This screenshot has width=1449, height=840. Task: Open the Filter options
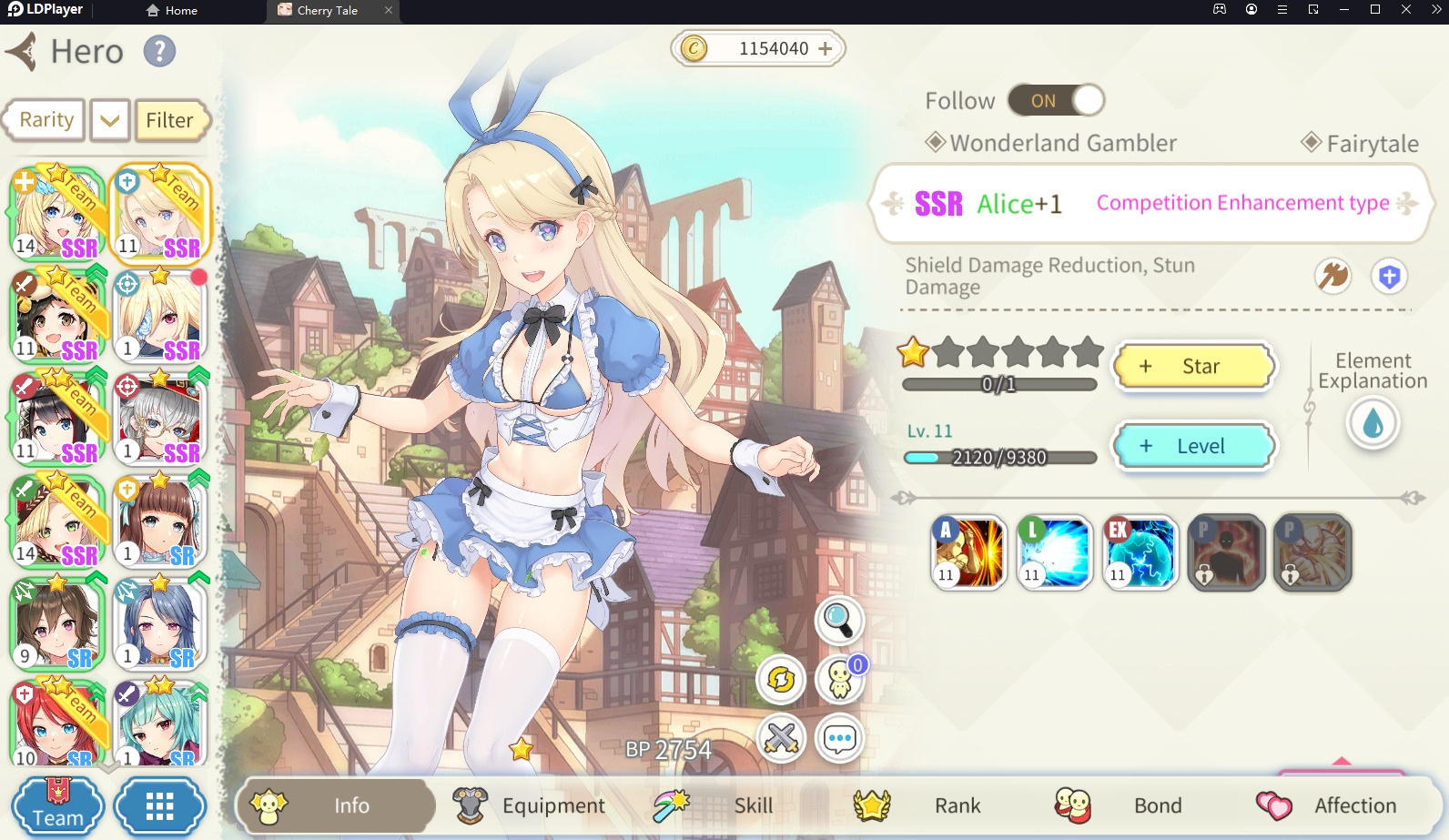[x=171, y=119]
